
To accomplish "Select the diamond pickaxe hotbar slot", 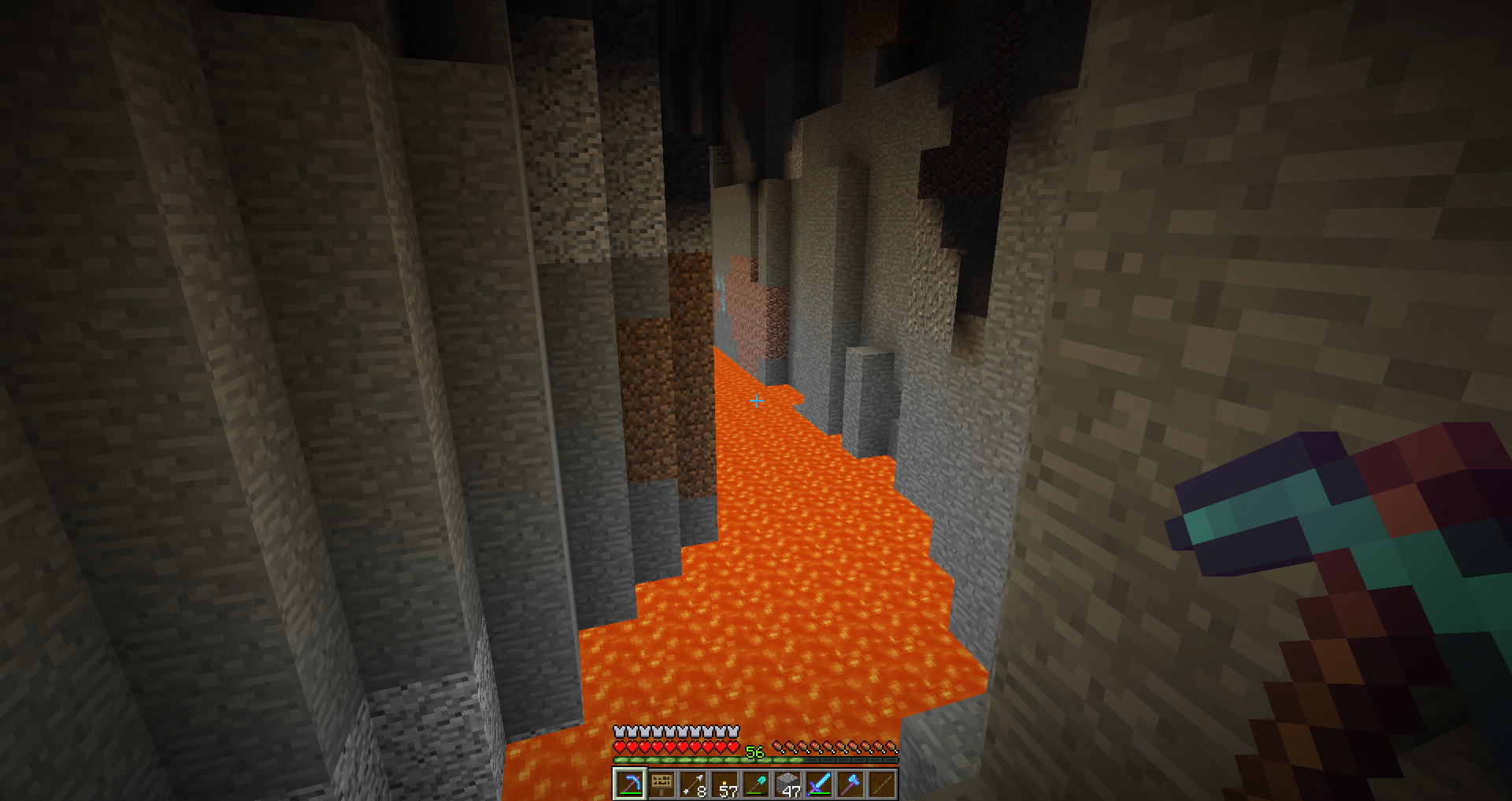I will (x=629, y=784).
